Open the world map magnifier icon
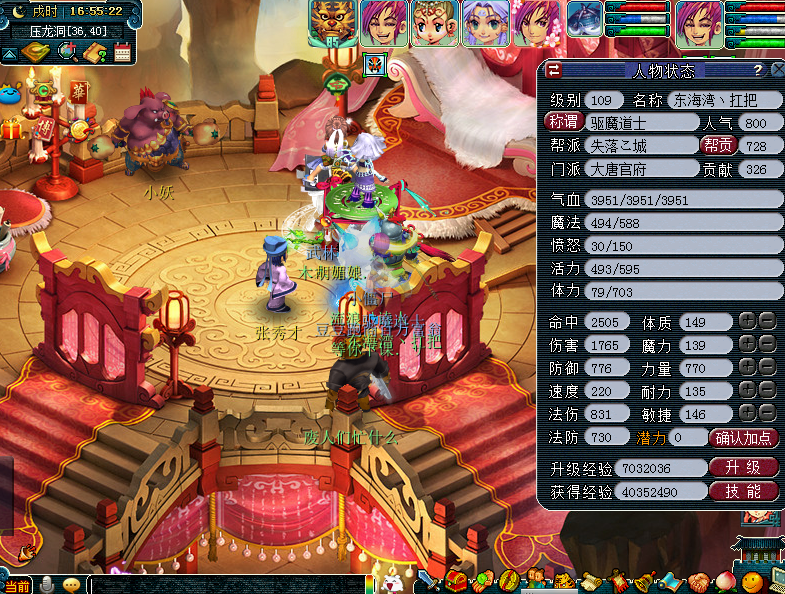This screenshot has width=785, height=594. point(66,53)
